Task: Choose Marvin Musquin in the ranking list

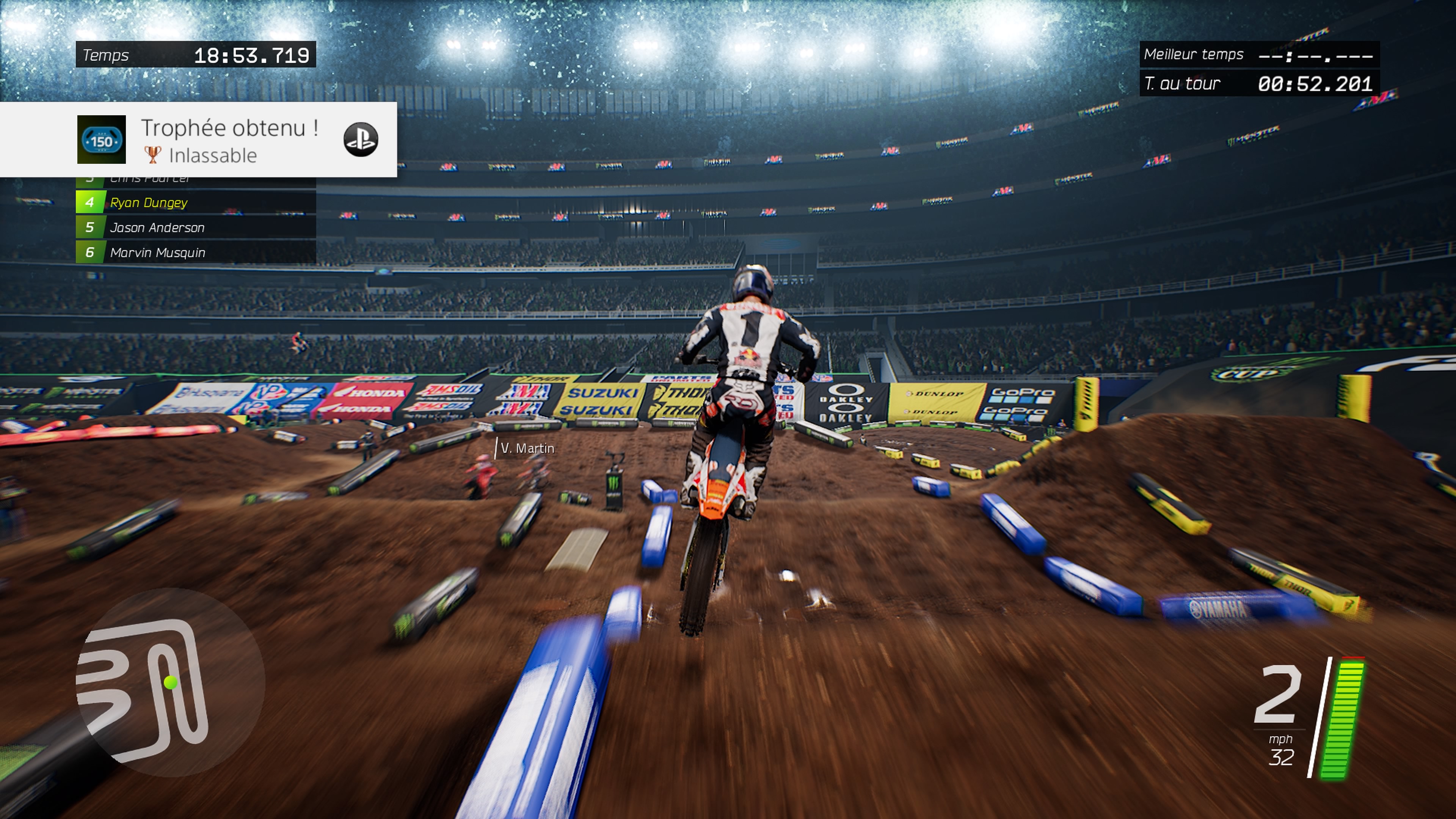Action: (196, 252)
